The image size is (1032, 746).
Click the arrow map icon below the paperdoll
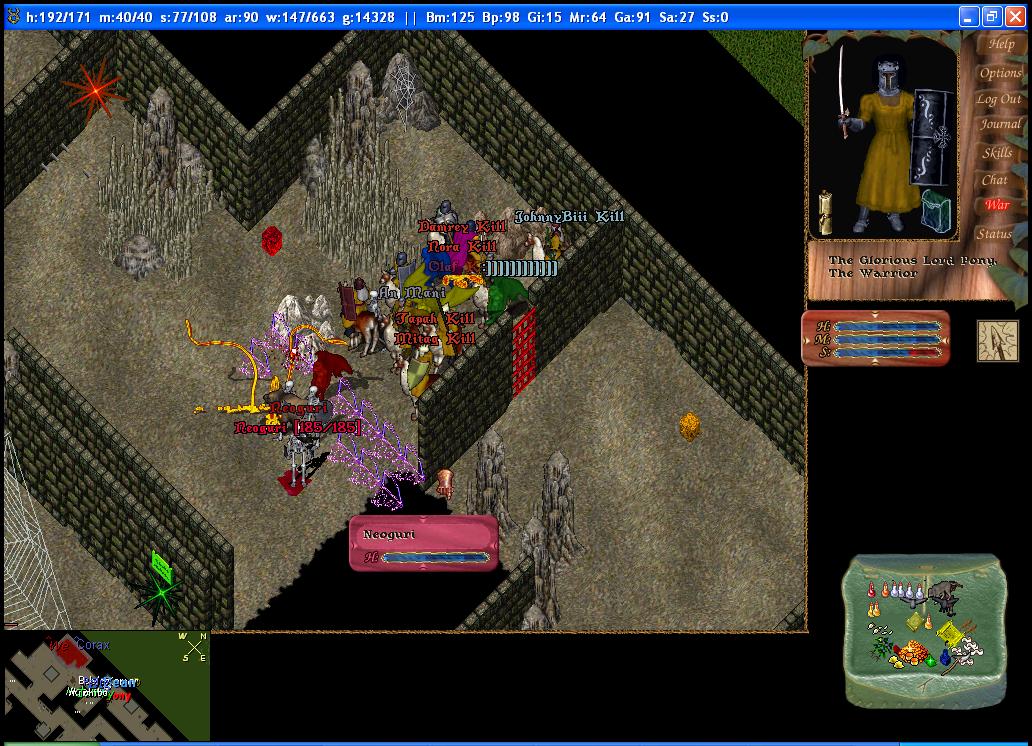pos(997,340)
